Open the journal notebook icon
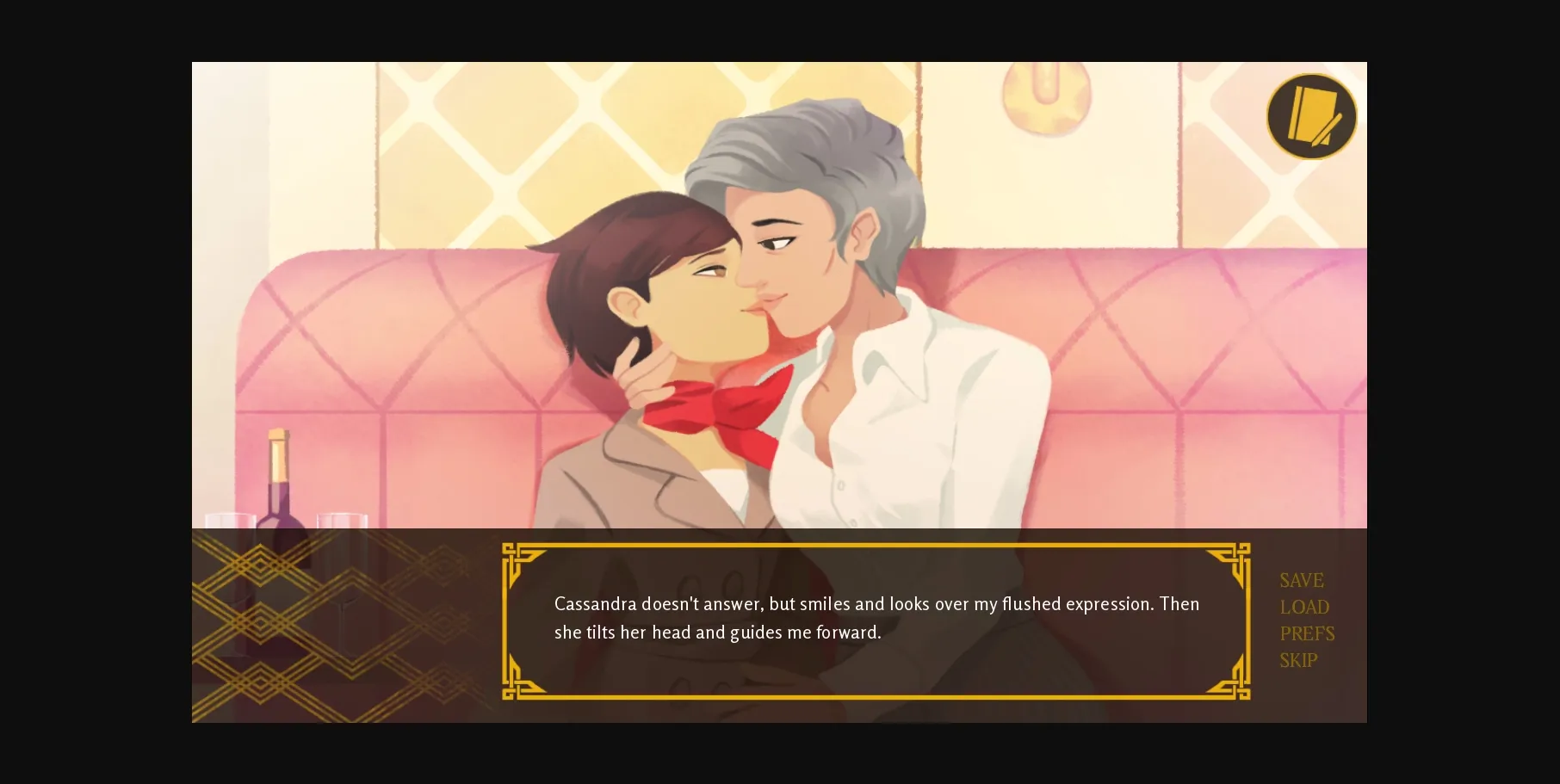Viewport: 1560px width, 784px height. tap(1309, 116)
